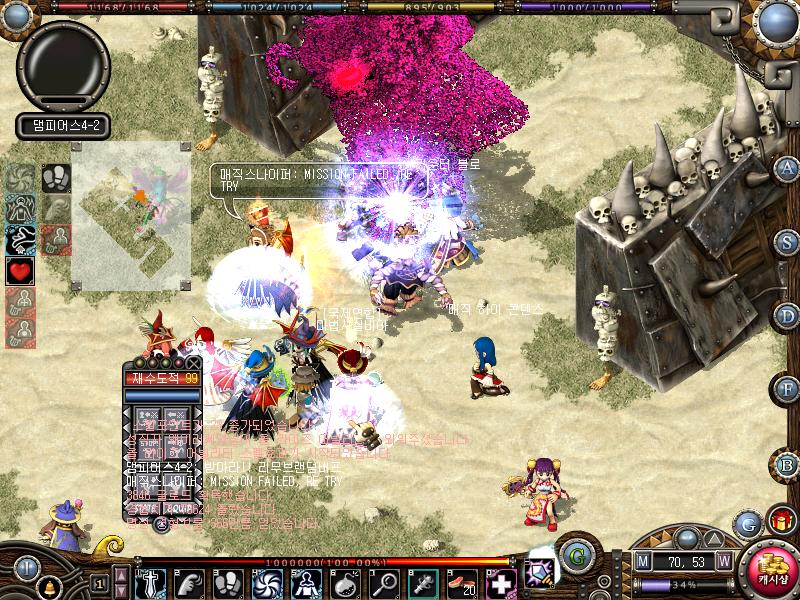800x600 pixels.
Task: Use the footprints skill in hotbar
Action: (228, 583)
